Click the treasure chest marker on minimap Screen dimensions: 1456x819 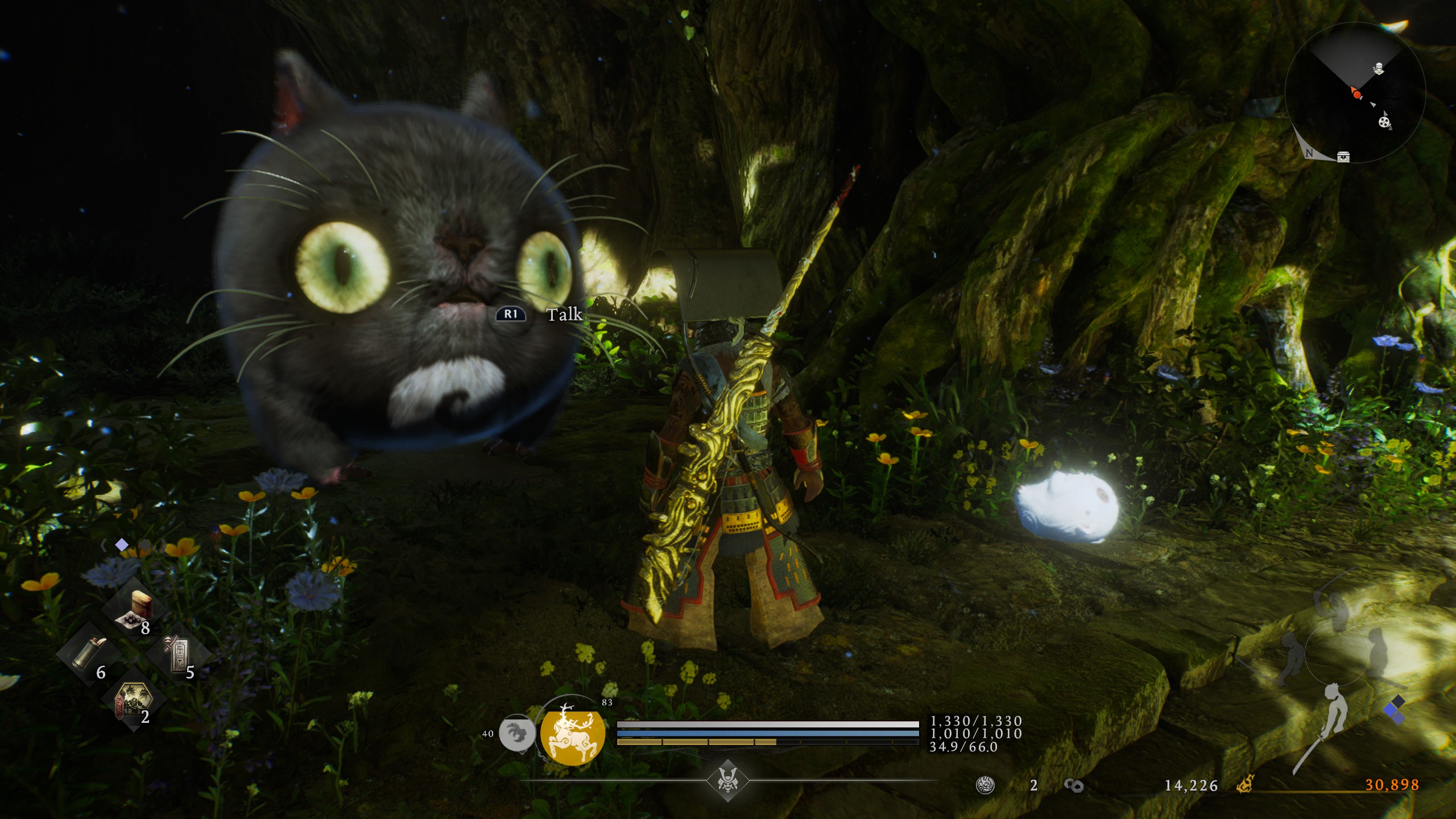point(1343,156)
